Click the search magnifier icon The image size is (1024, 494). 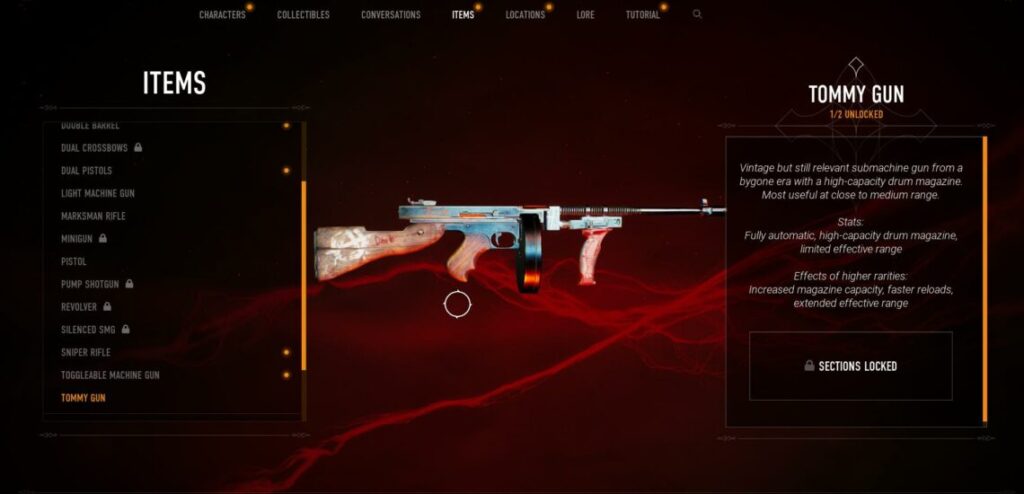pyautogui.click(x=697, y=15)
